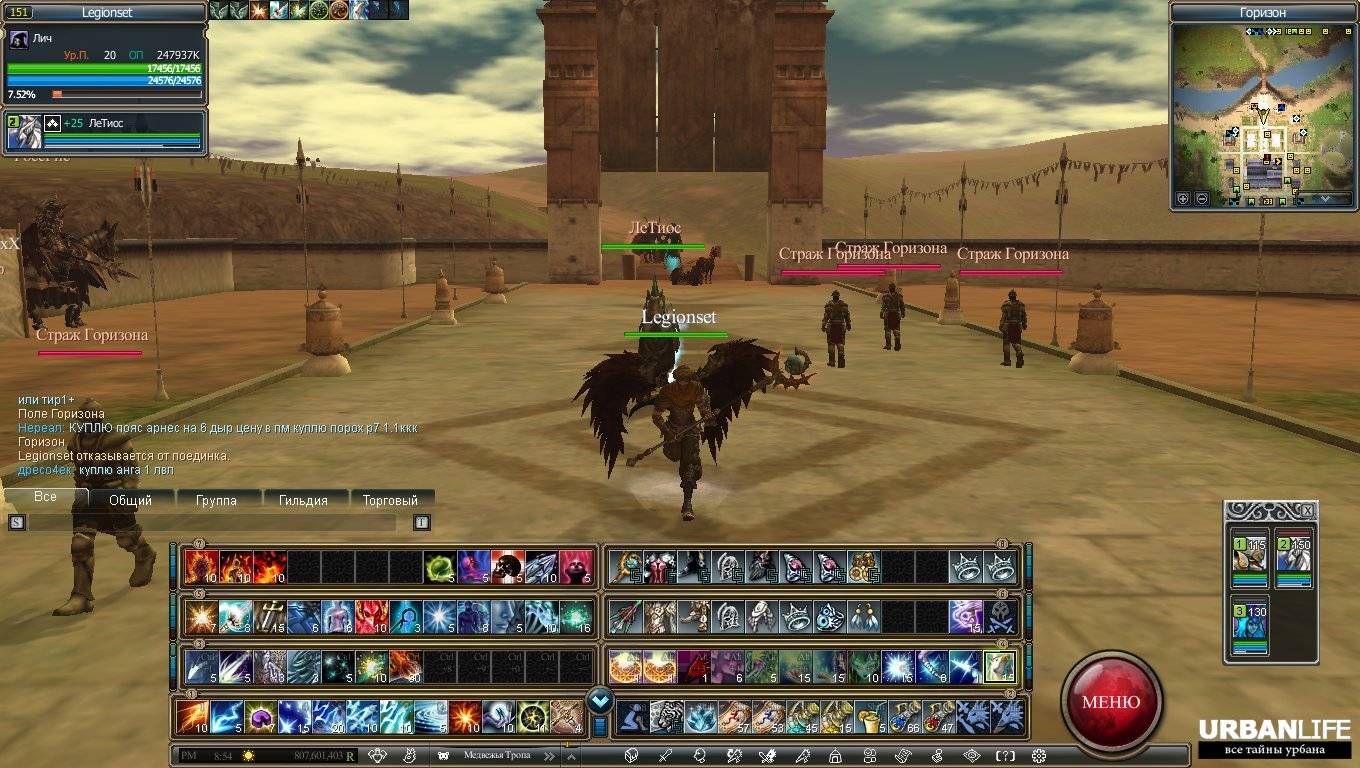Select the Торговый chat tab
The height and width of the screenshot is (768, 1360).
pos(390,500)
